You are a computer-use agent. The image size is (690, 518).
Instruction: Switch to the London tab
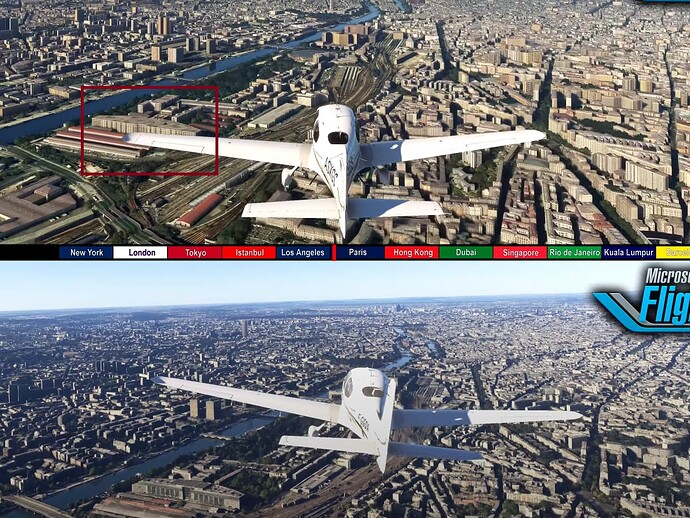click(x=141, y=253)
